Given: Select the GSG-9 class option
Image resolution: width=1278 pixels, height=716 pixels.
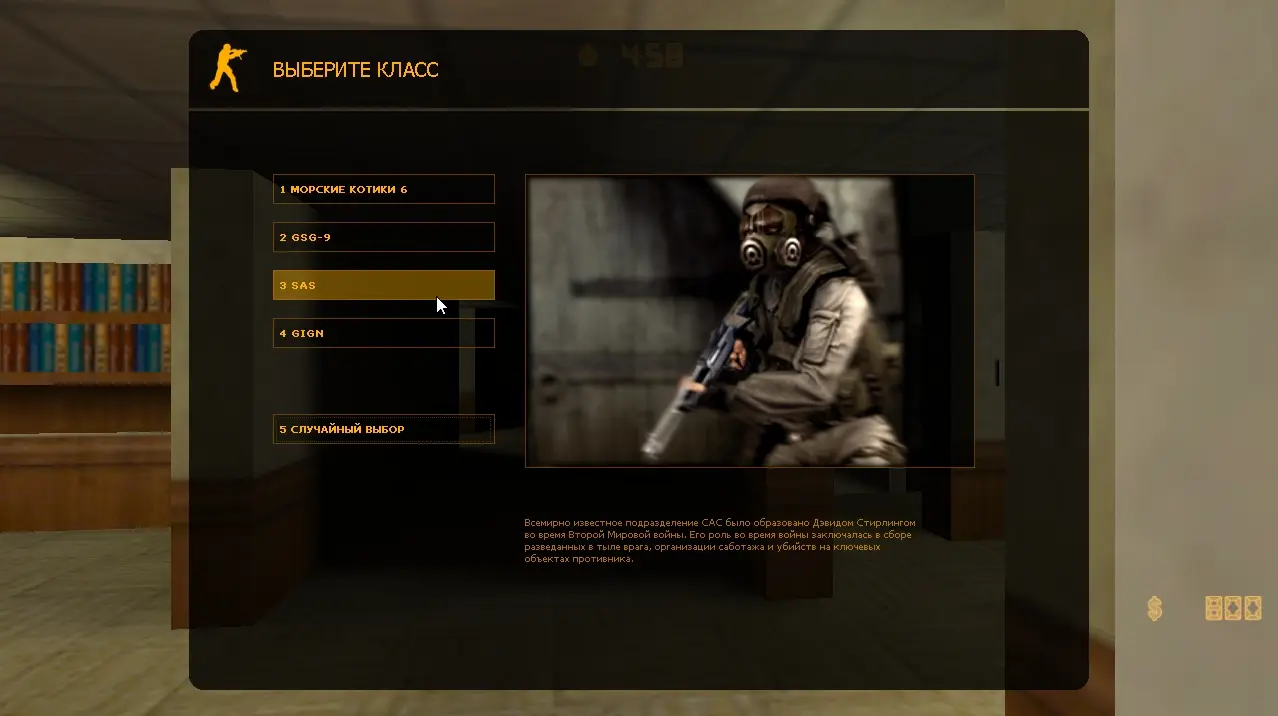Looking at the screenshot, I should coord(383,237).
